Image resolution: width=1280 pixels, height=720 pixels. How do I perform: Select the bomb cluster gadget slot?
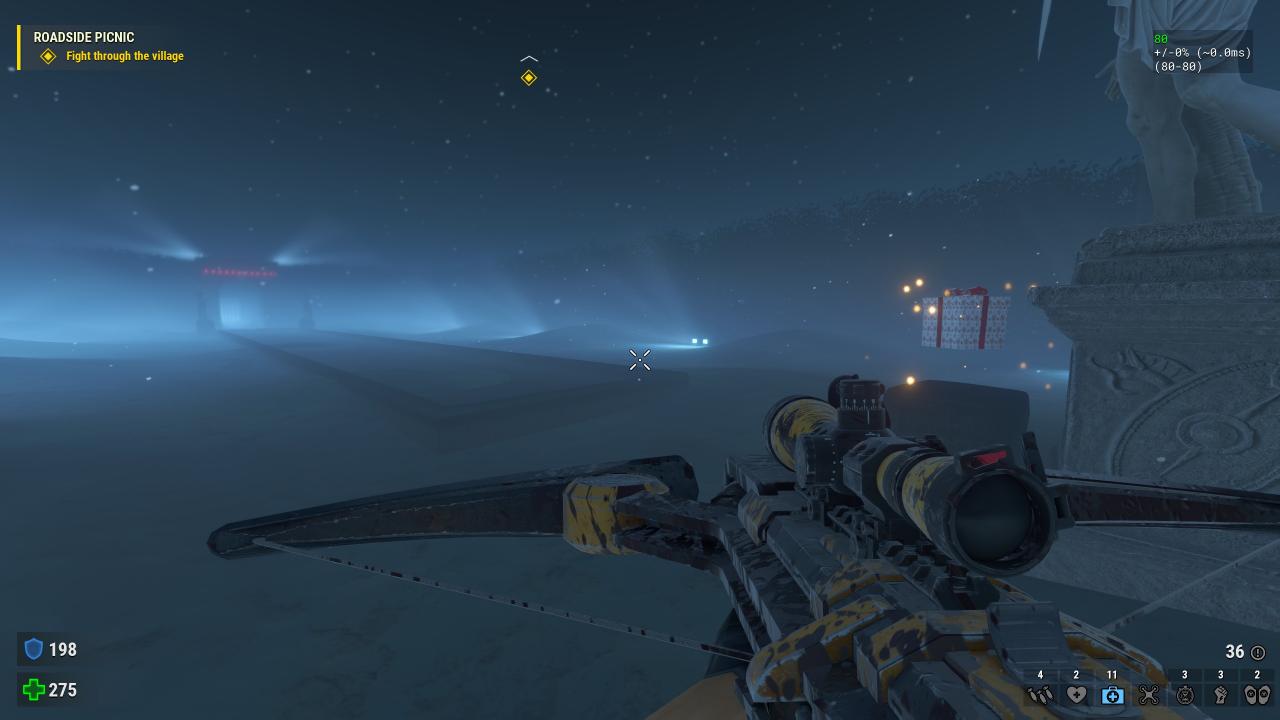(1040, 694)
